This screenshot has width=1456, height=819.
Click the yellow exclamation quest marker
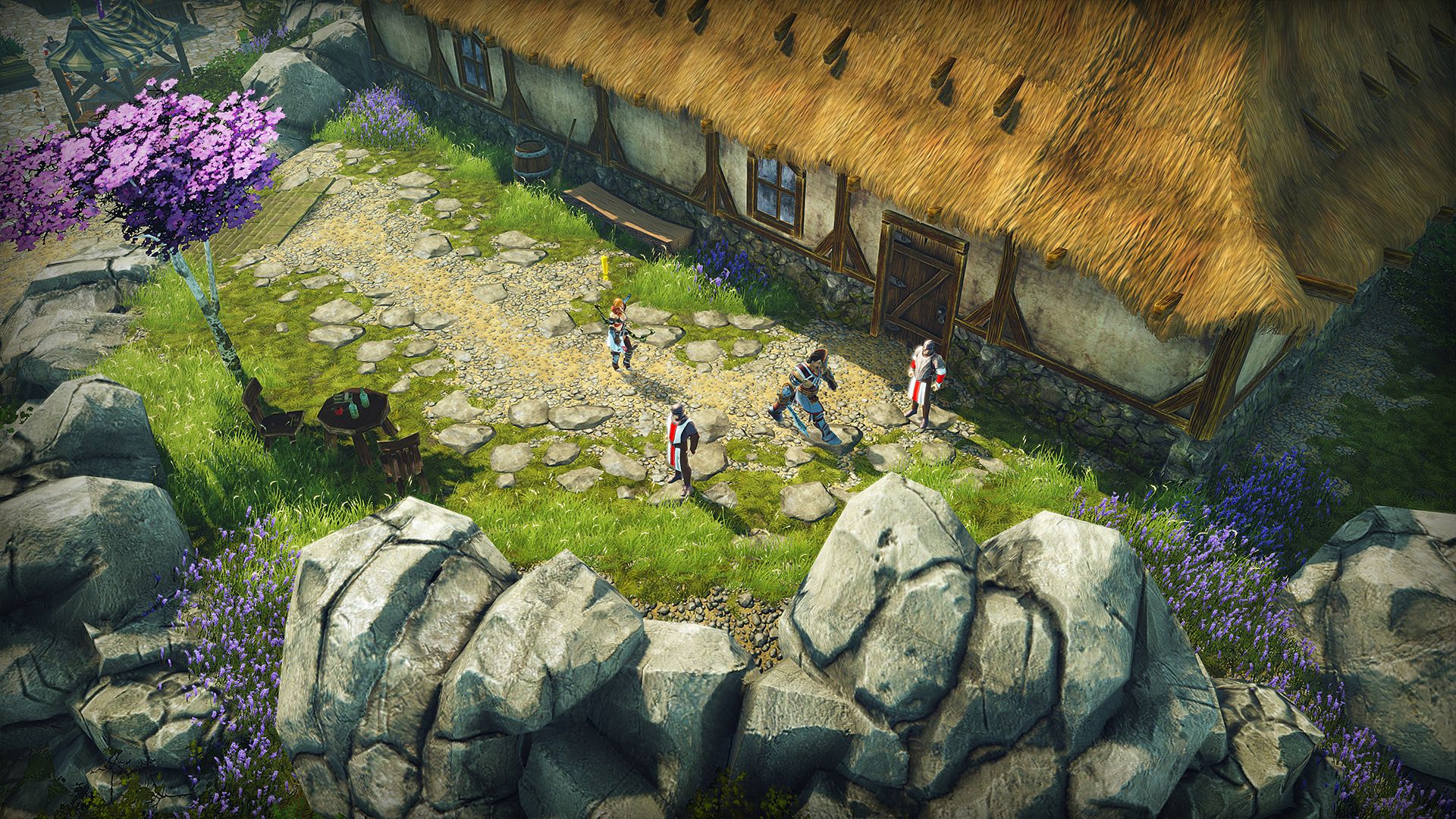point(605,267)
